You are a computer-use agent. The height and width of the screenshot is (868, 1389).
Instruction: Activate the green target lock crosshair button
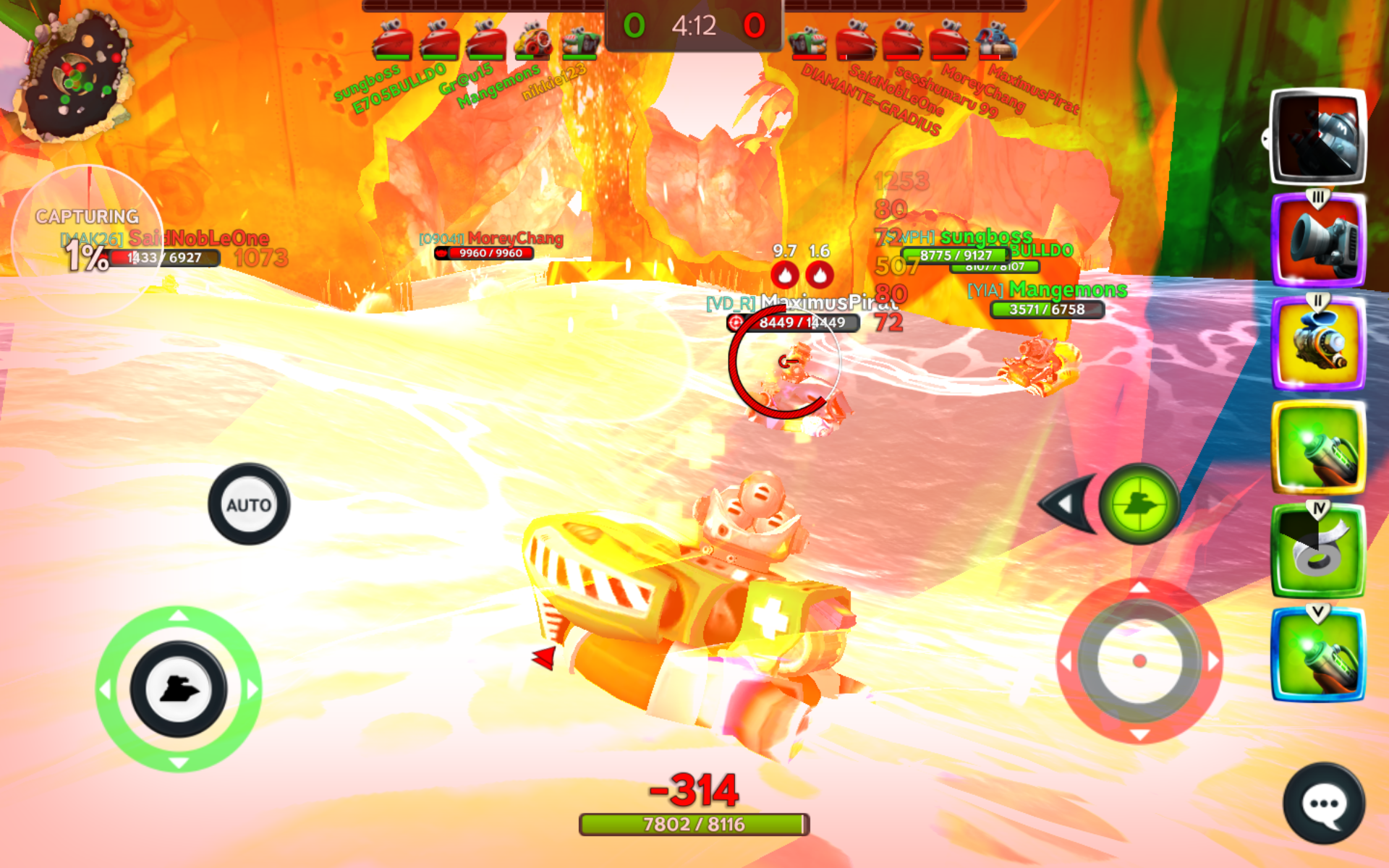(x=1139, y=503)
